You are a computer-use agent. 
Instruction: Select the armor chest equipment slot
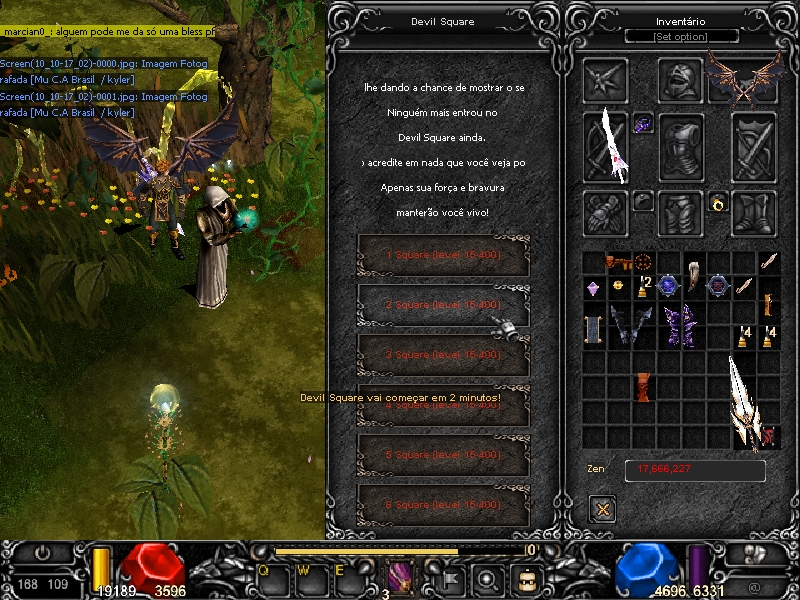(680, 147)
